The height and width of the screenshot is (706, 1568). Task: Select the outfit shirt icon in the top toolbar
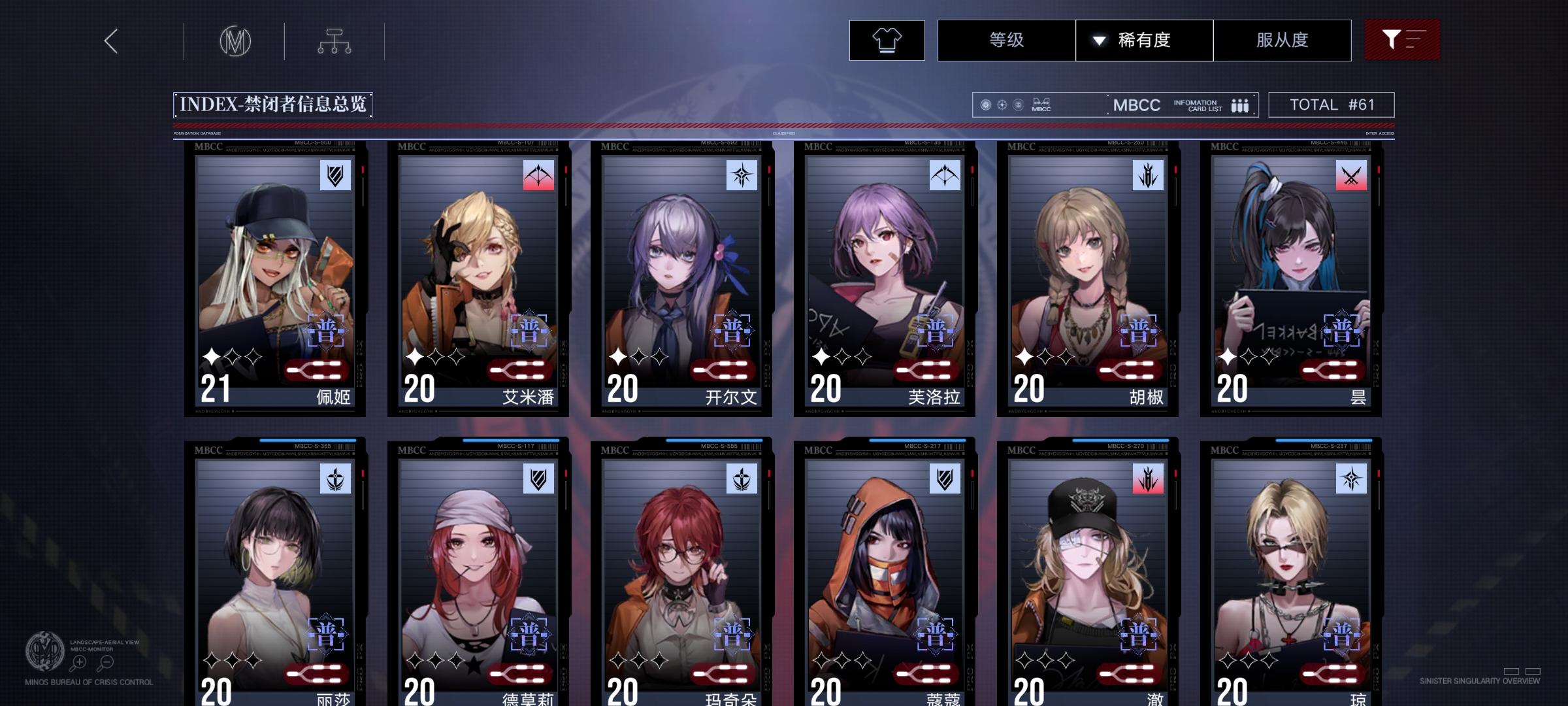pos(886,40)
